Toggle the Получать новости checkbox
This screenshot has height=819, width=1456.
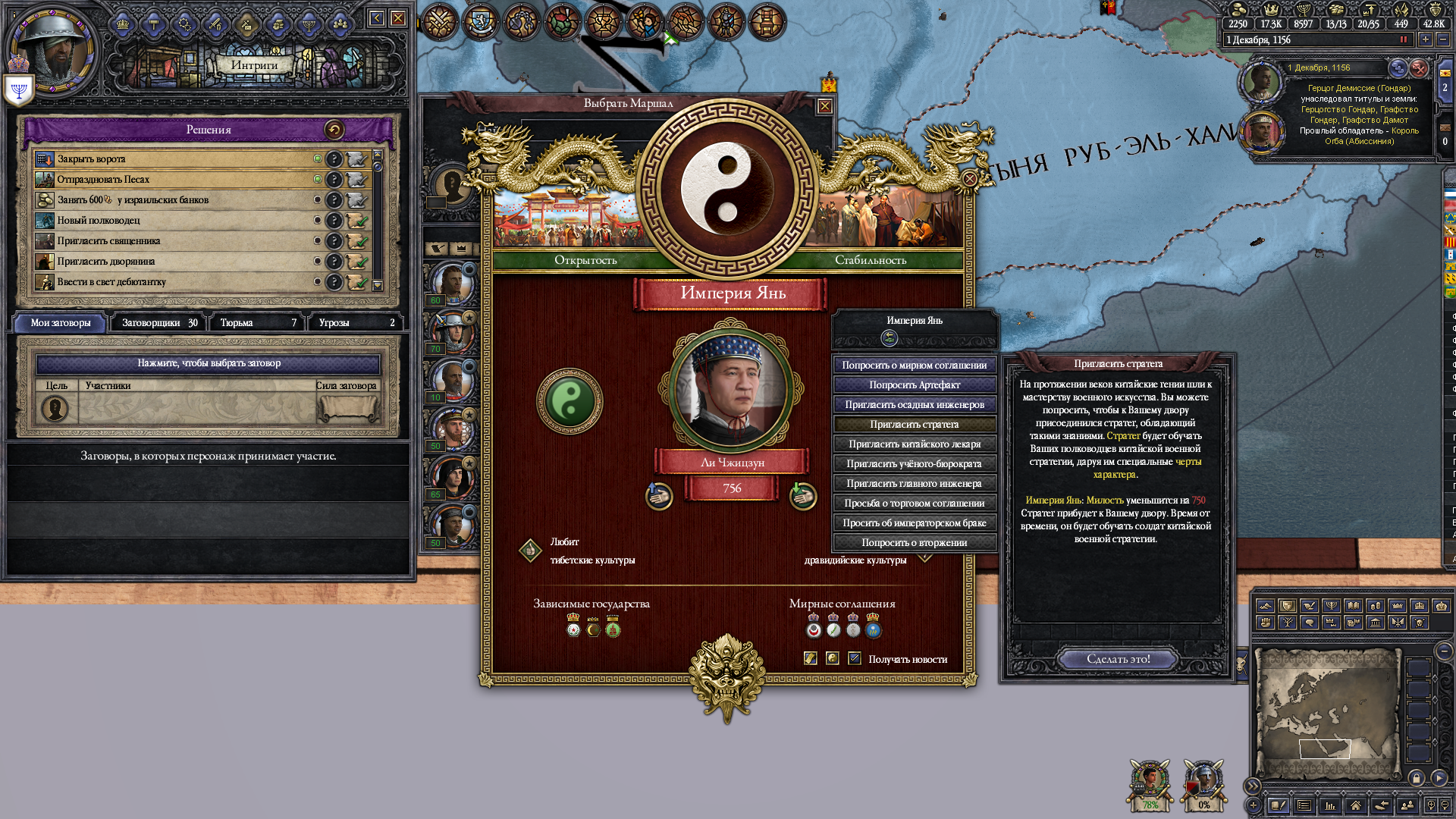point(855,658)
